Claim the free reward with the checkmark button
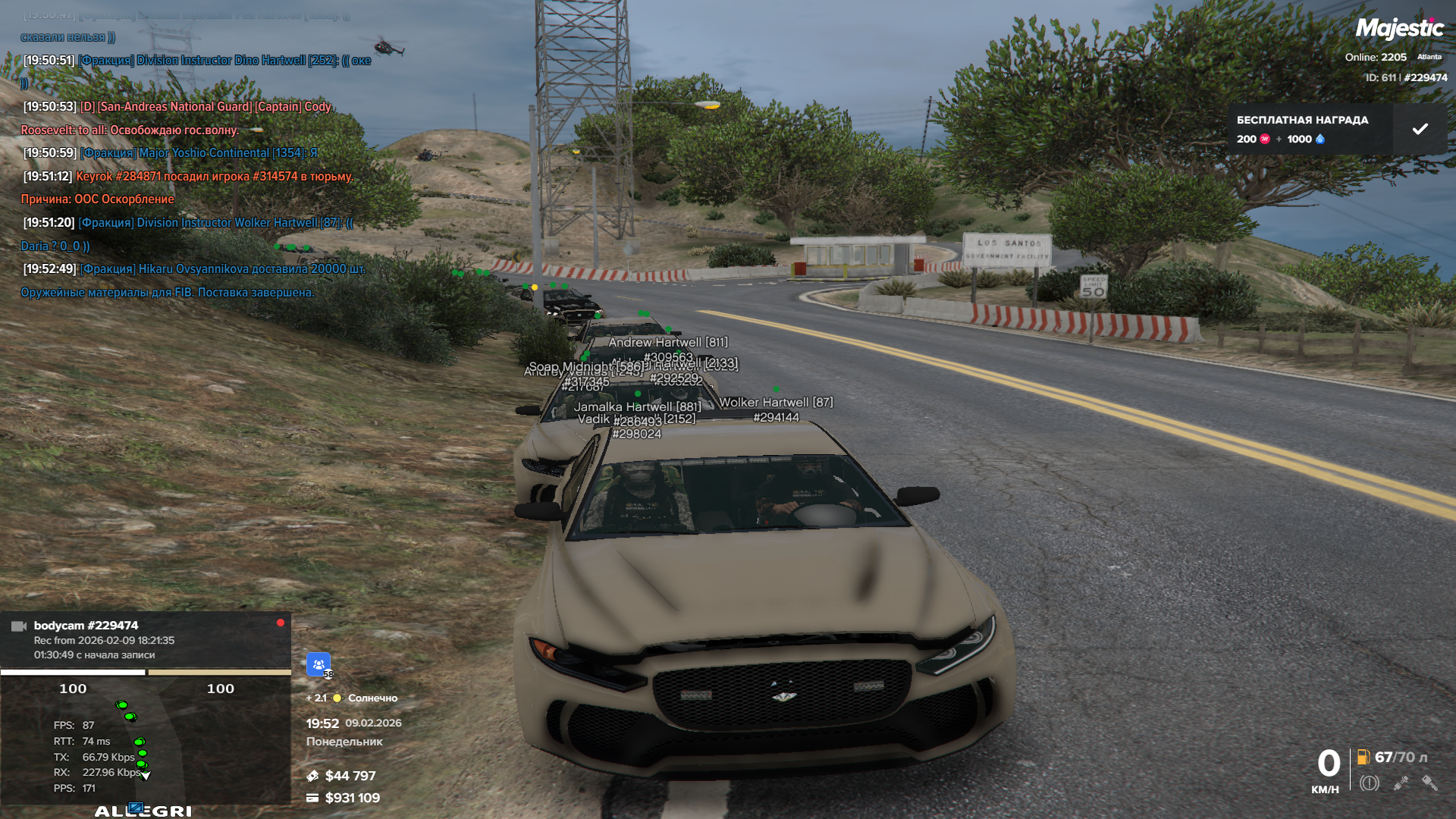The width and height of the screenshot is (1456, 819). 1420,129
